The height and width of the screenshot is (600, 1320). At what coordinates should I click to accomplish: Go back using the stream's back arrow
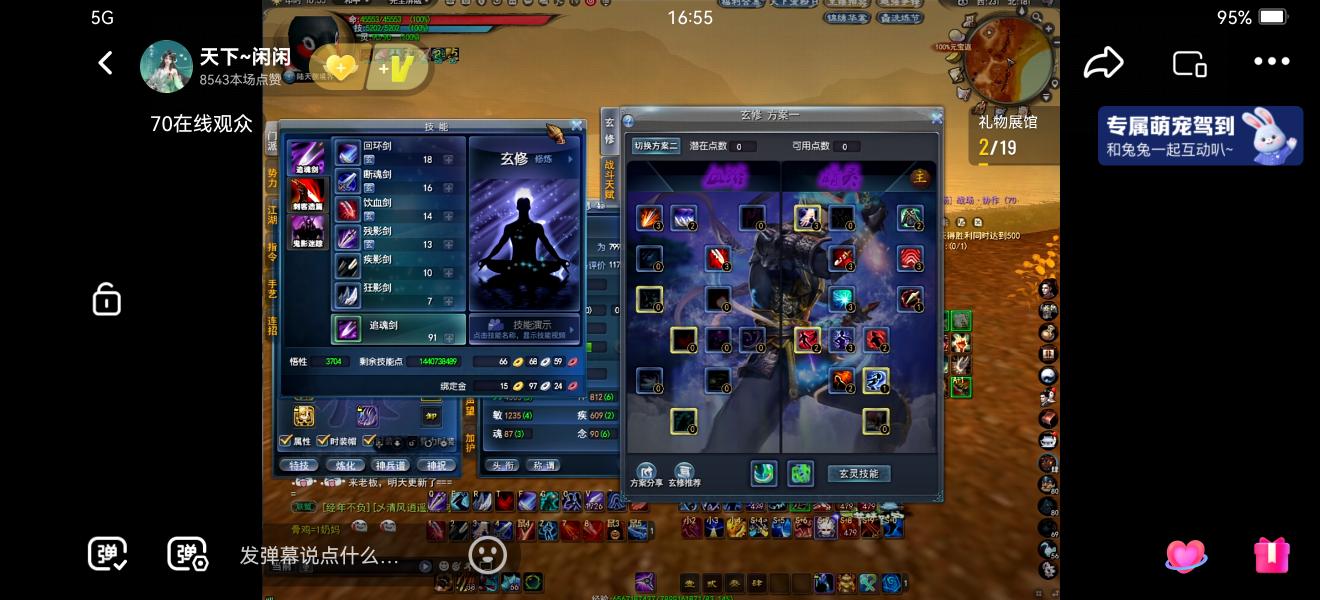click(x=105, y=63)
